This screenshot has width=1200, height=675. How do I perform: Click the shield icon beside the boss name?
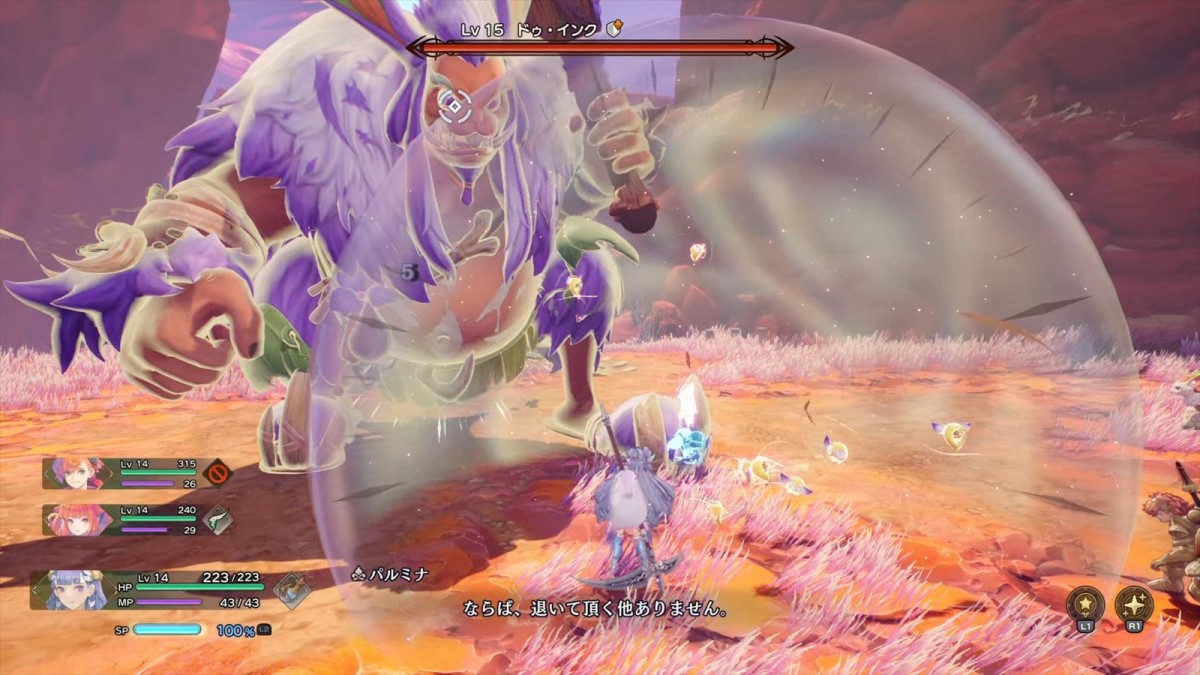pos(615,30)
